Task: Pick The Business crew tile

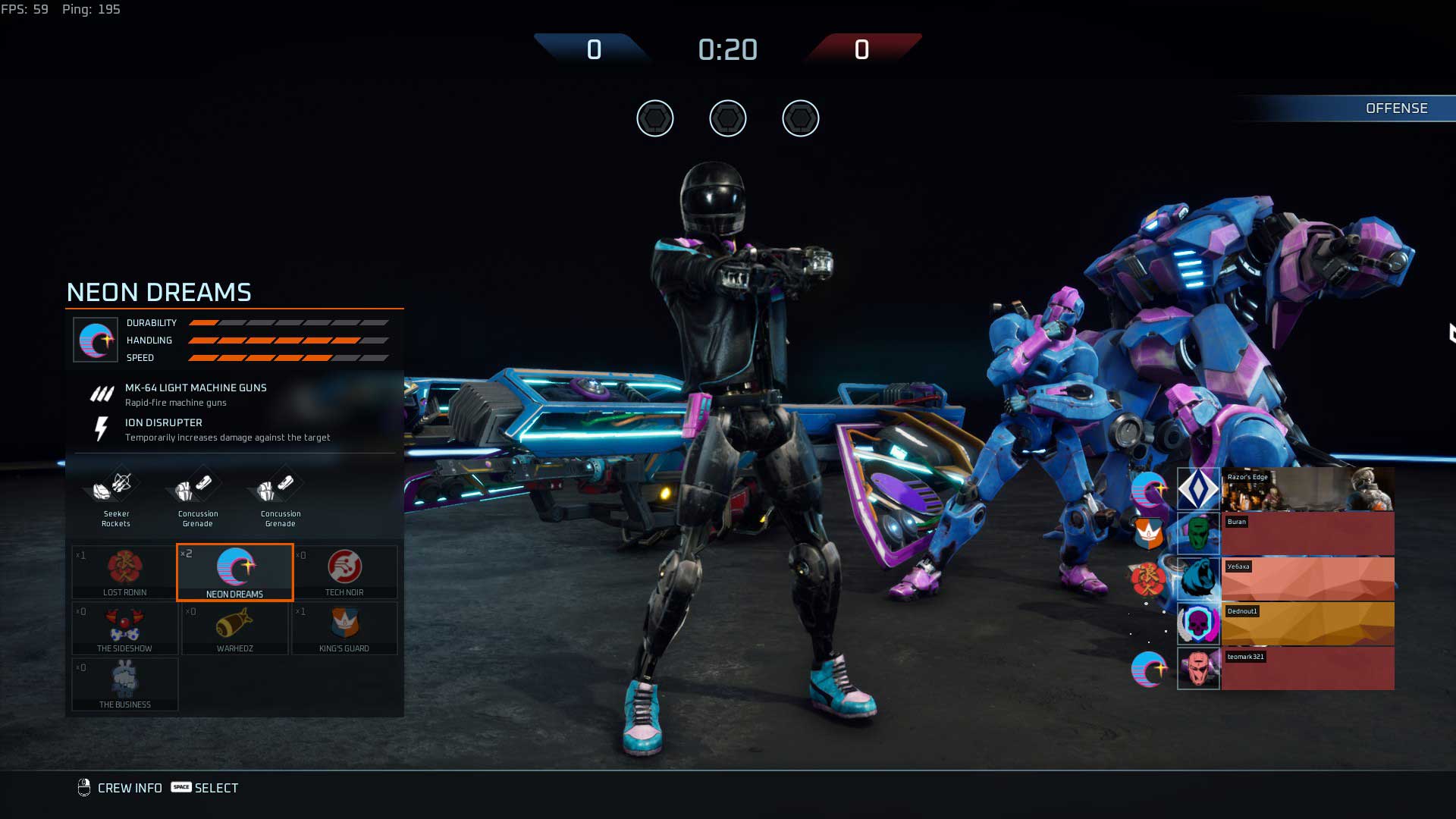Action: (125, 684)
